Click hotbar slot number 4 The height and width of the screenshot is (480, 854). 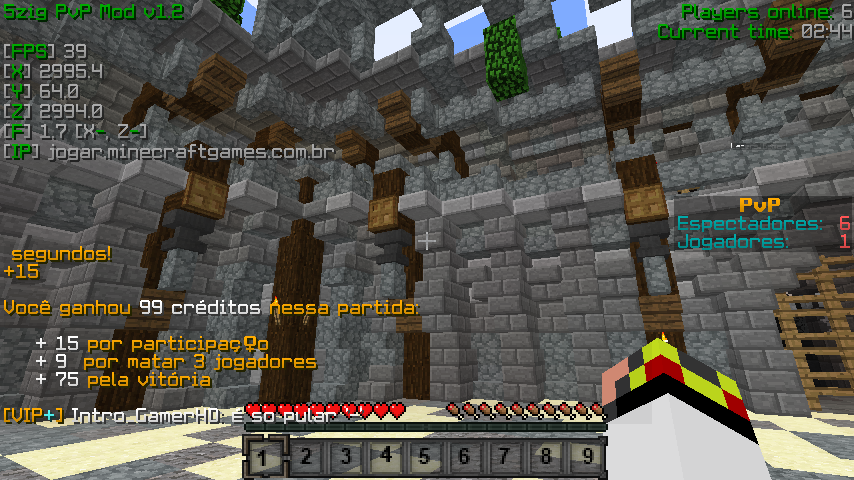(x=385, y=458)
